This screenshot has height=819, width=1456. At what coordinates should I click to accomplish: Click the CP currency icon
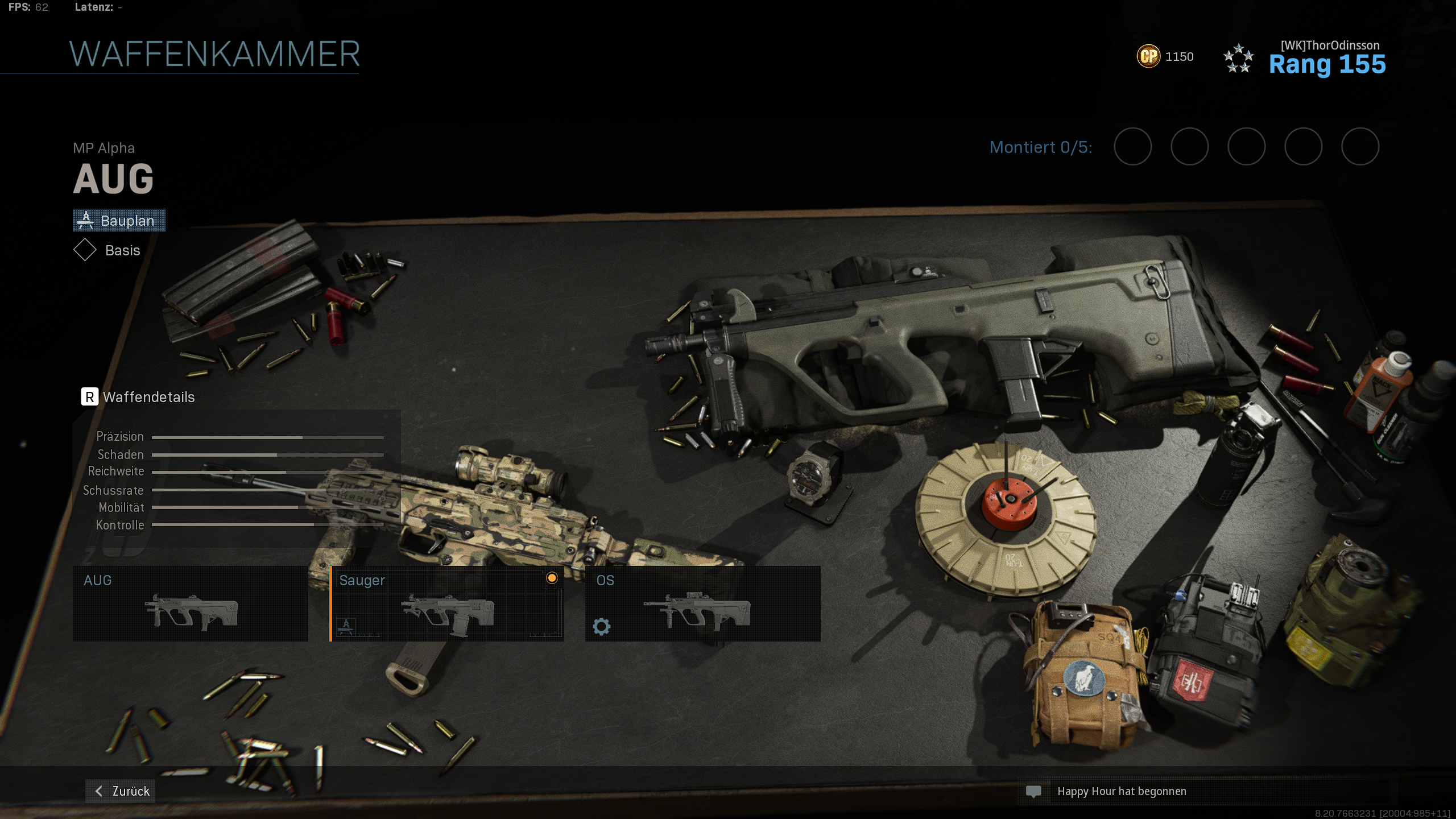1148,56
